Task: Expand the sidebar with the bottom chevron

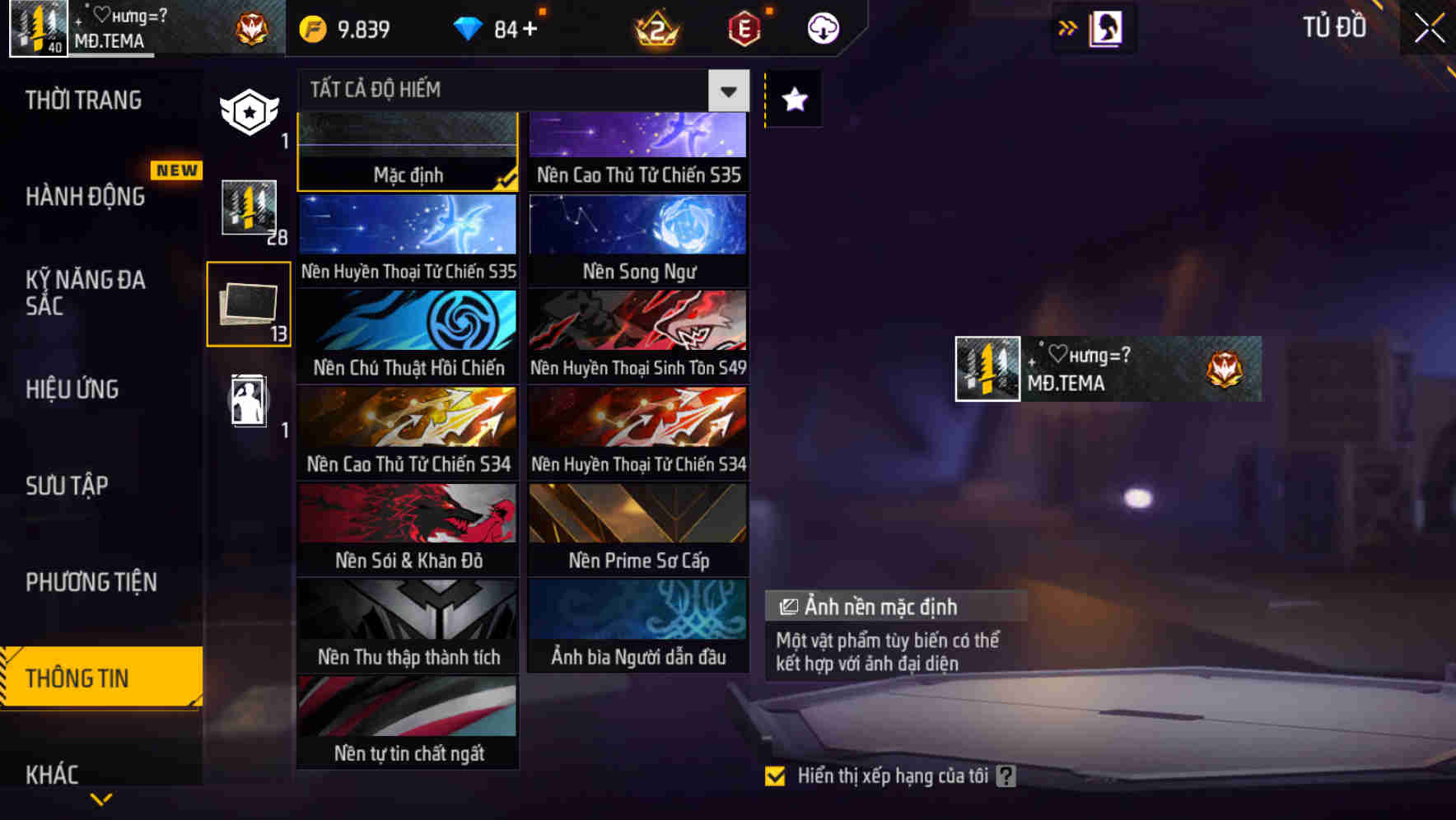Action: click(102, 799)
